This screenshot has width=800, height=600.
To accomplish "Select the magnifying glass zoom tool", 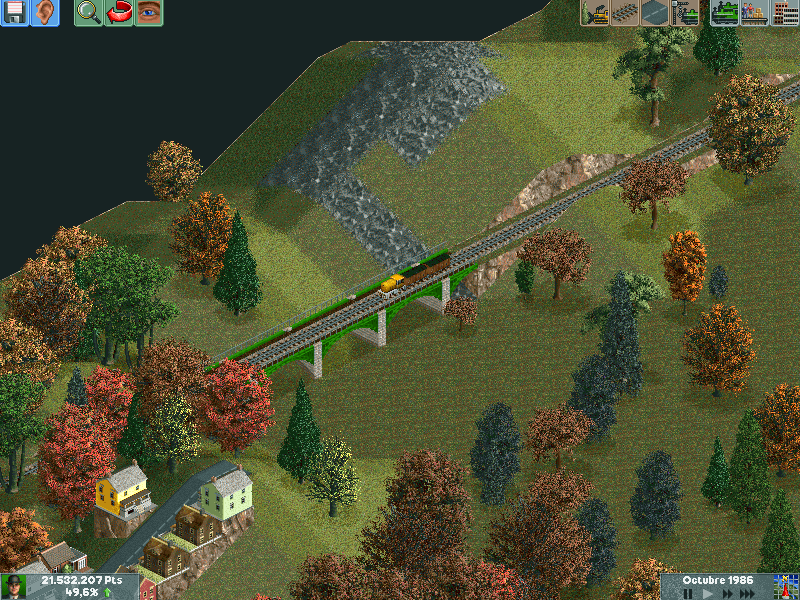I will [x=88, y=13].
